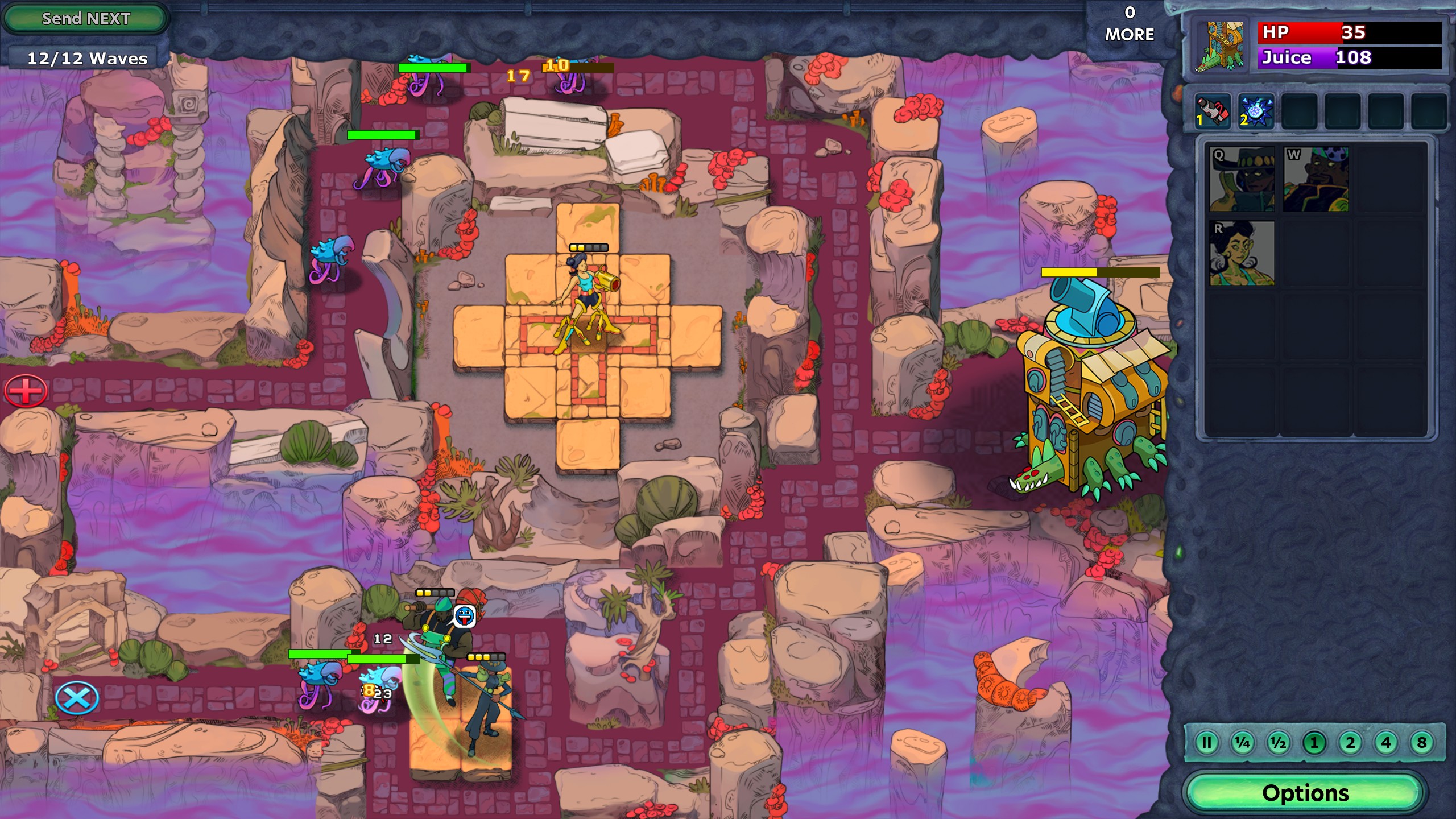The width and height of the screenshot is (1456, 819).
Task: Select the rocket launcher consumable in slot 1
Action: coord(1213,111)
